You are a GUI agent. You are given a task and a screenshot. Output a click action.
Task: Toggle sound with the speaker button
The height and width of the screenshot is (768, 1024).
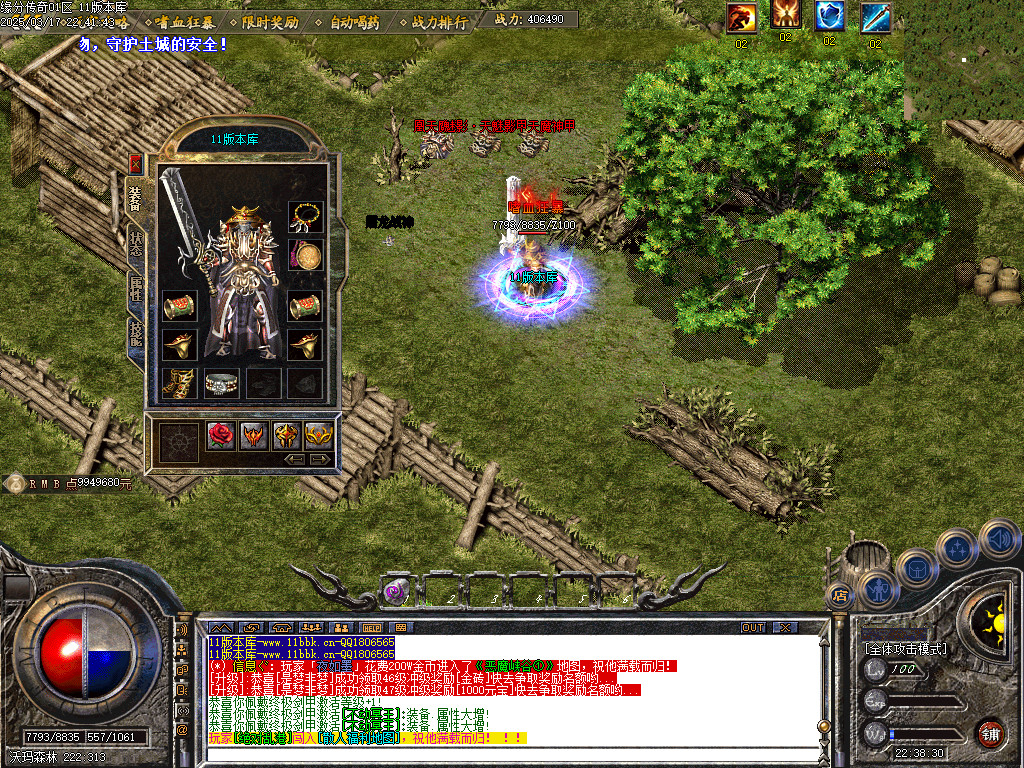pyautogui.click(x=999, y=538)
